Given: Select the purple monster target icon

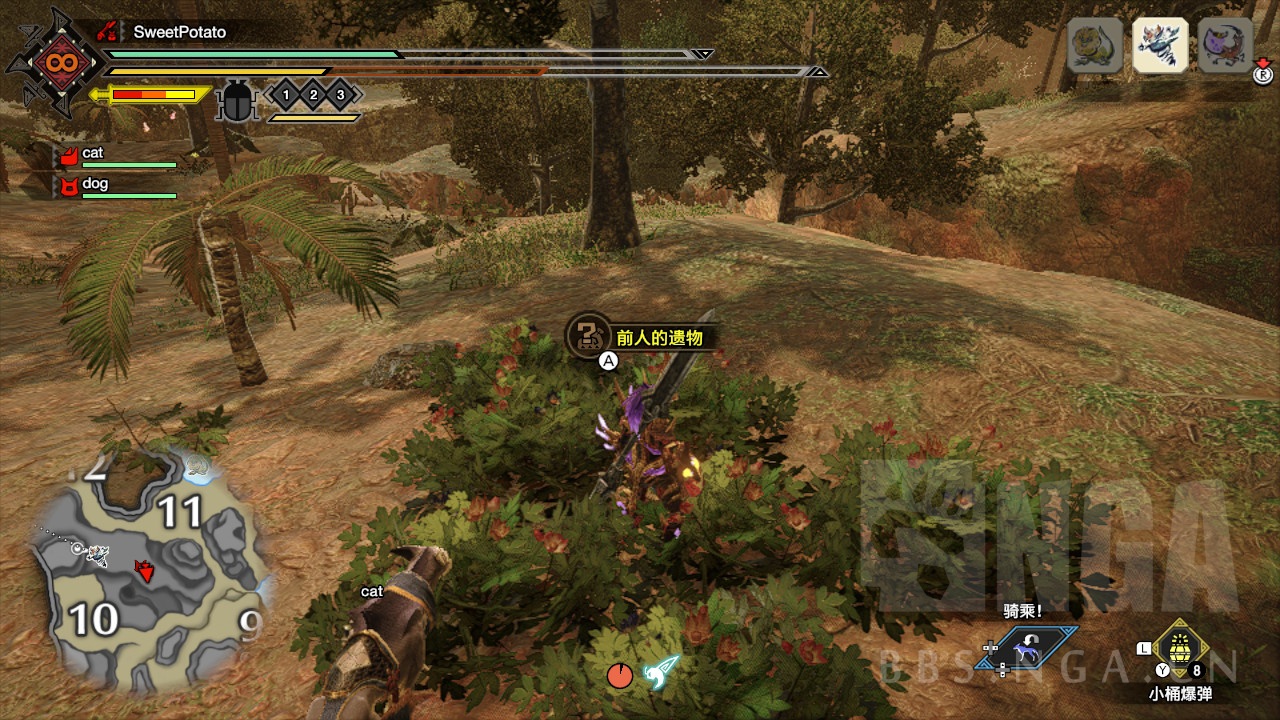Looking at the screenshot, I should coord(1225,46).
